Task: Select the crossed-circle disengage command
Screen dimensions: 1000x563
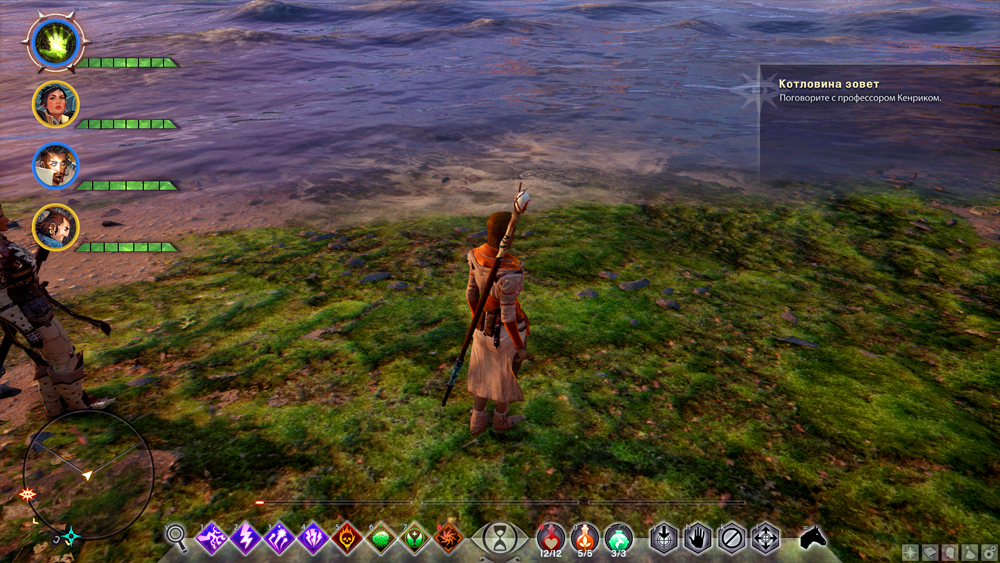Action: point(732,538)
